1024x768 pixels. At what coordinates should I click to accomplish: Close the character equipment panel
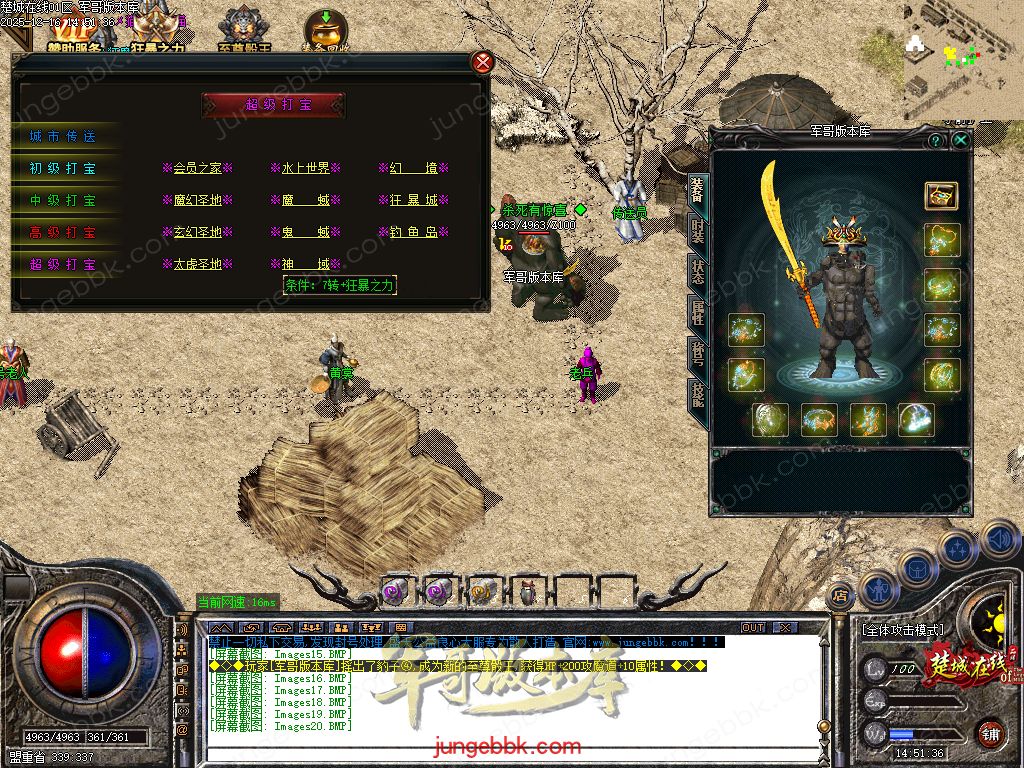click(x=960, y=141)
